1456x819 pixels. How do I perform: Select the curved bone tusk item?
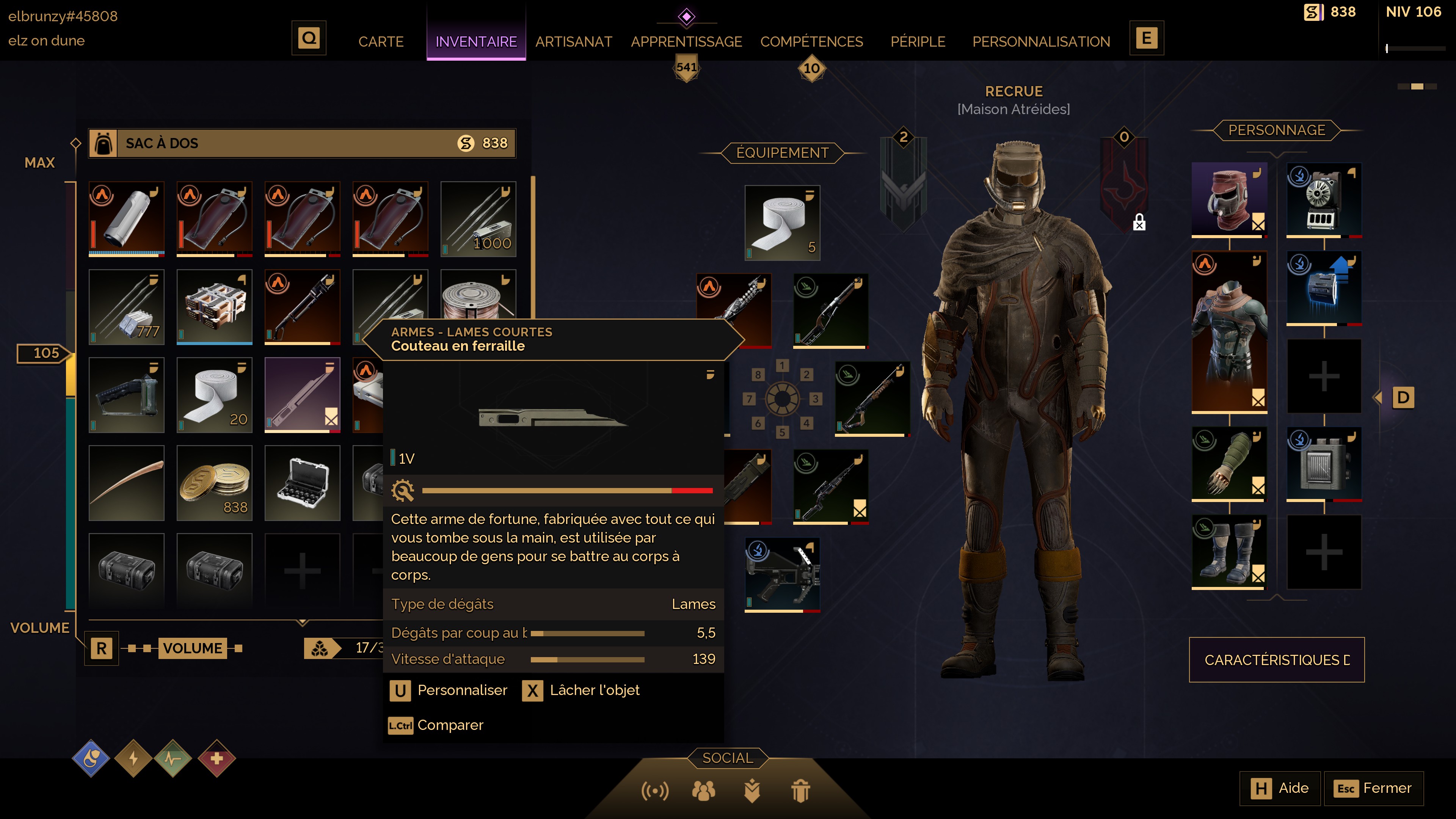127,483
